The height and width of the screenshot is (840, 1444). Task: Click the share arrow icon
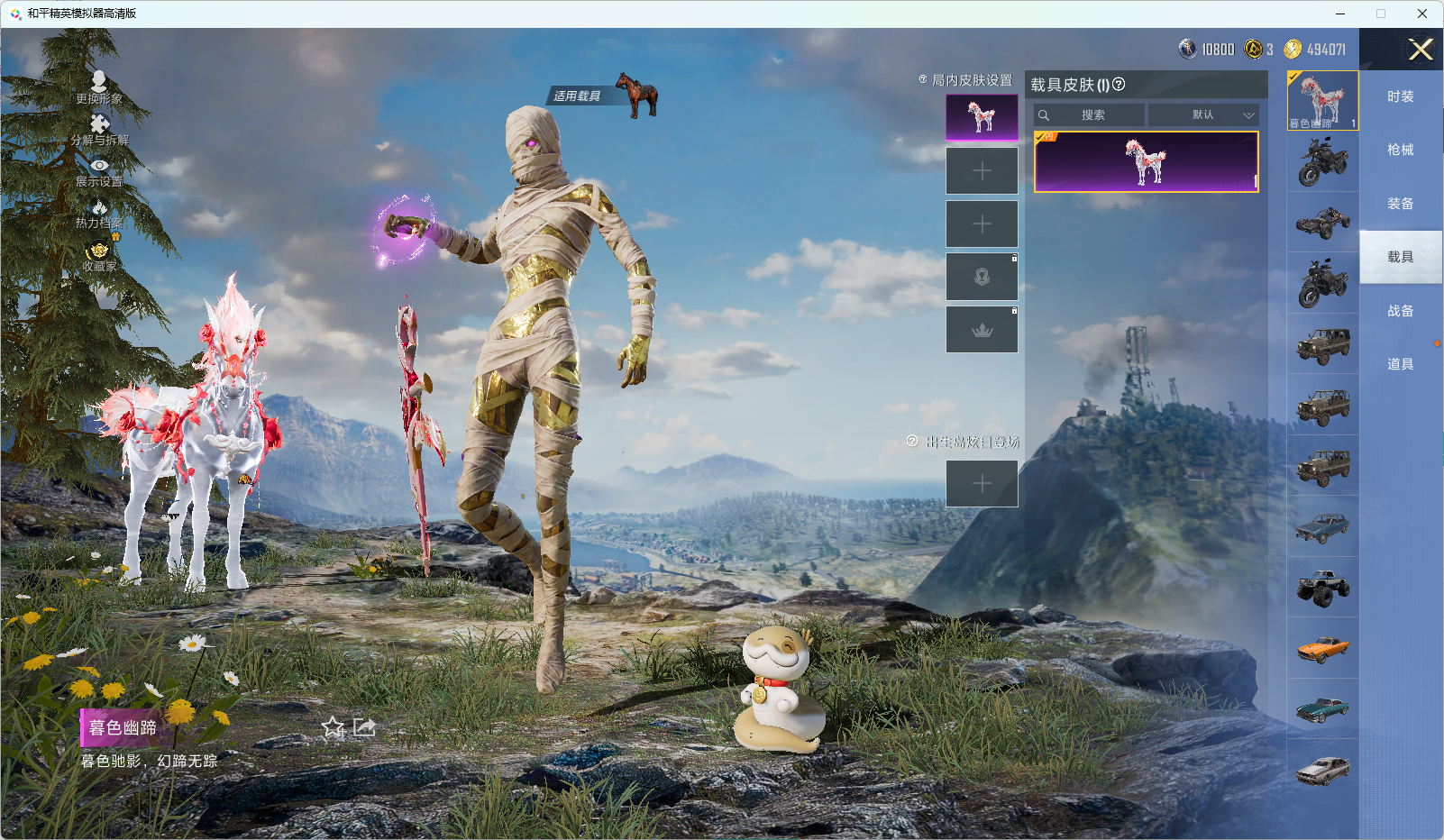pos(364,727)
